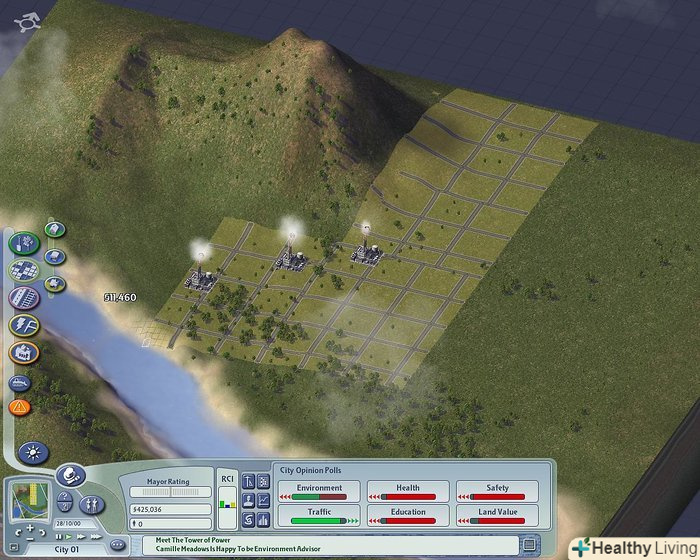This screenshot has height=560, width=700.
Task: Activate the emergency dispatch warning button
Action: click(19, 407)
